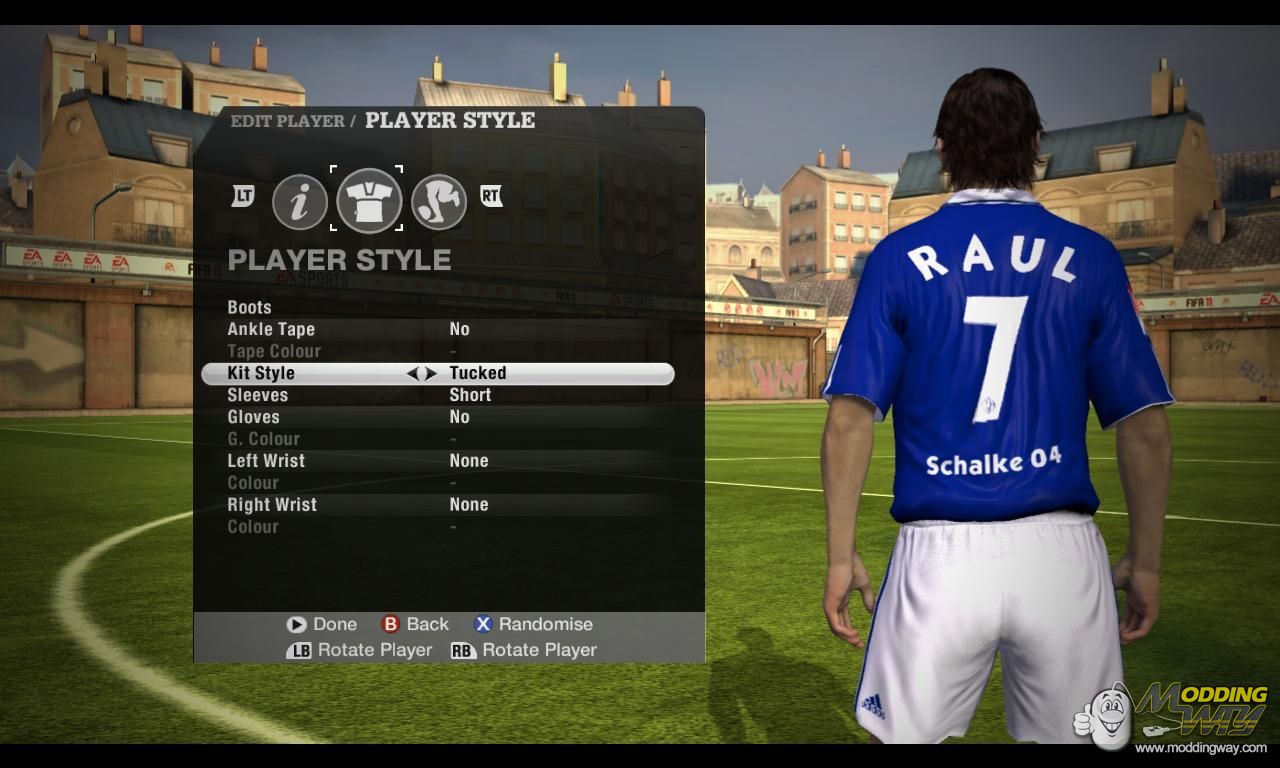1280x768 pixels.
Task: Select the Sleeves option row
Action: tap(258, 395)
